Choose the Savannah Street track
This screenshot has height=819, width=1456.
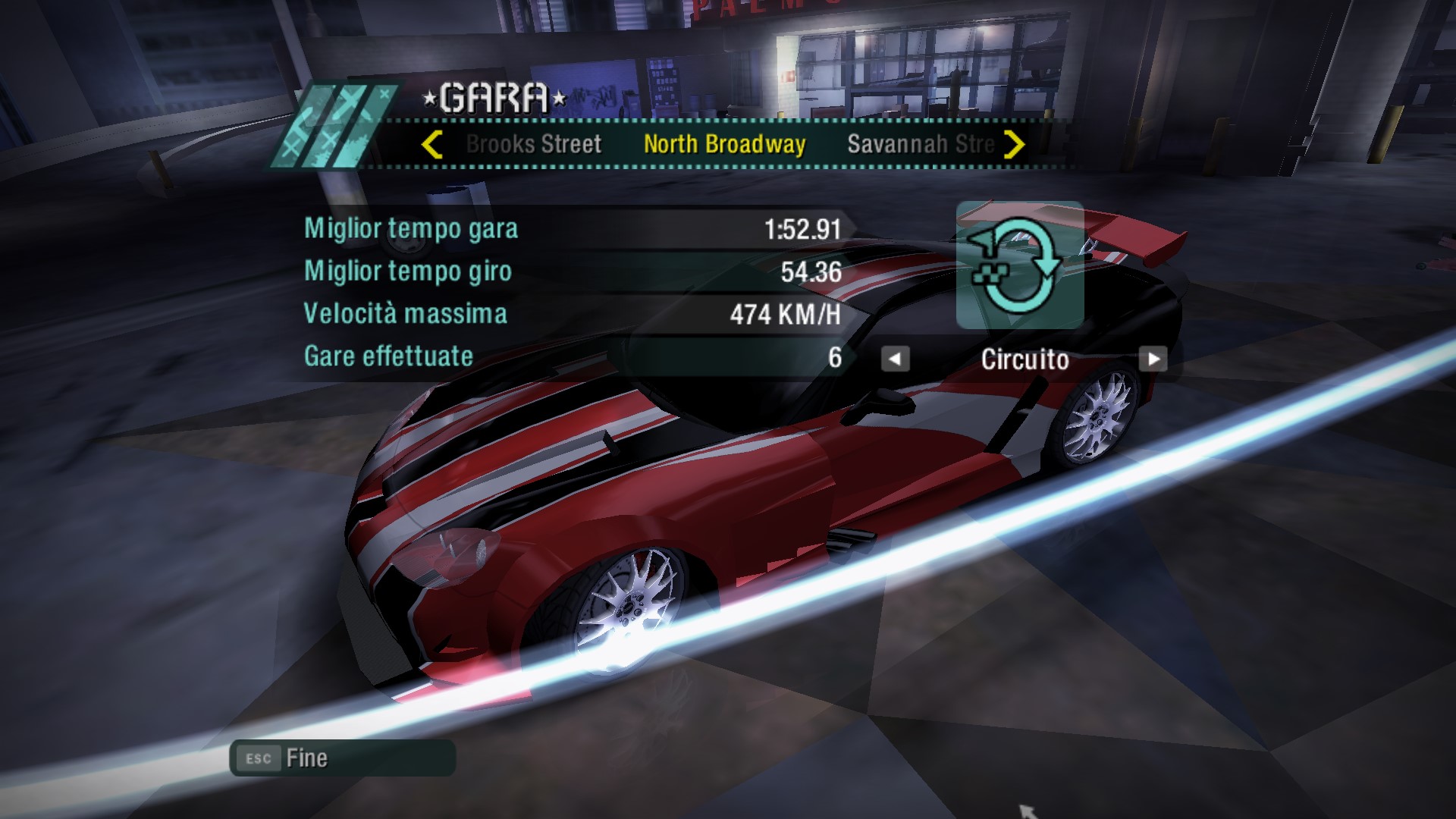pyautogui.click(x=920, y=144)
